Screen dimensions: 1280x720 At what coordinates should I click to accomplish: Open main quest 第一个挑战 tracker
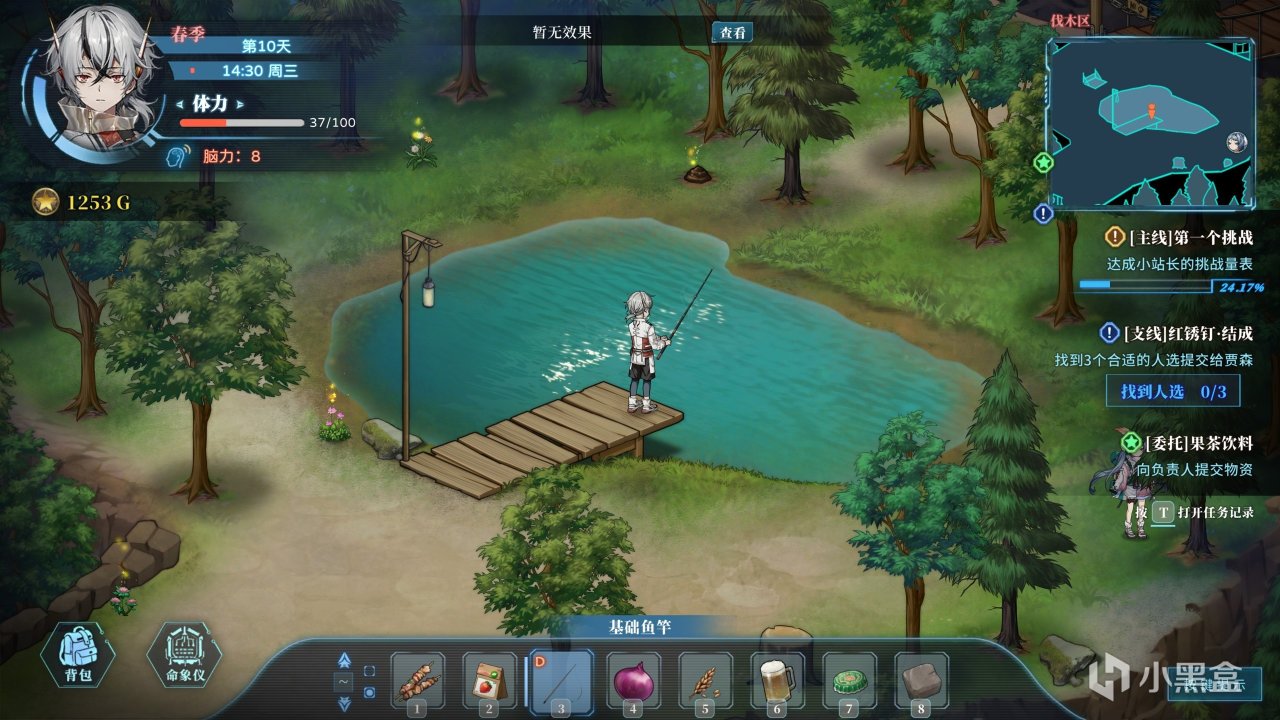1180,238
